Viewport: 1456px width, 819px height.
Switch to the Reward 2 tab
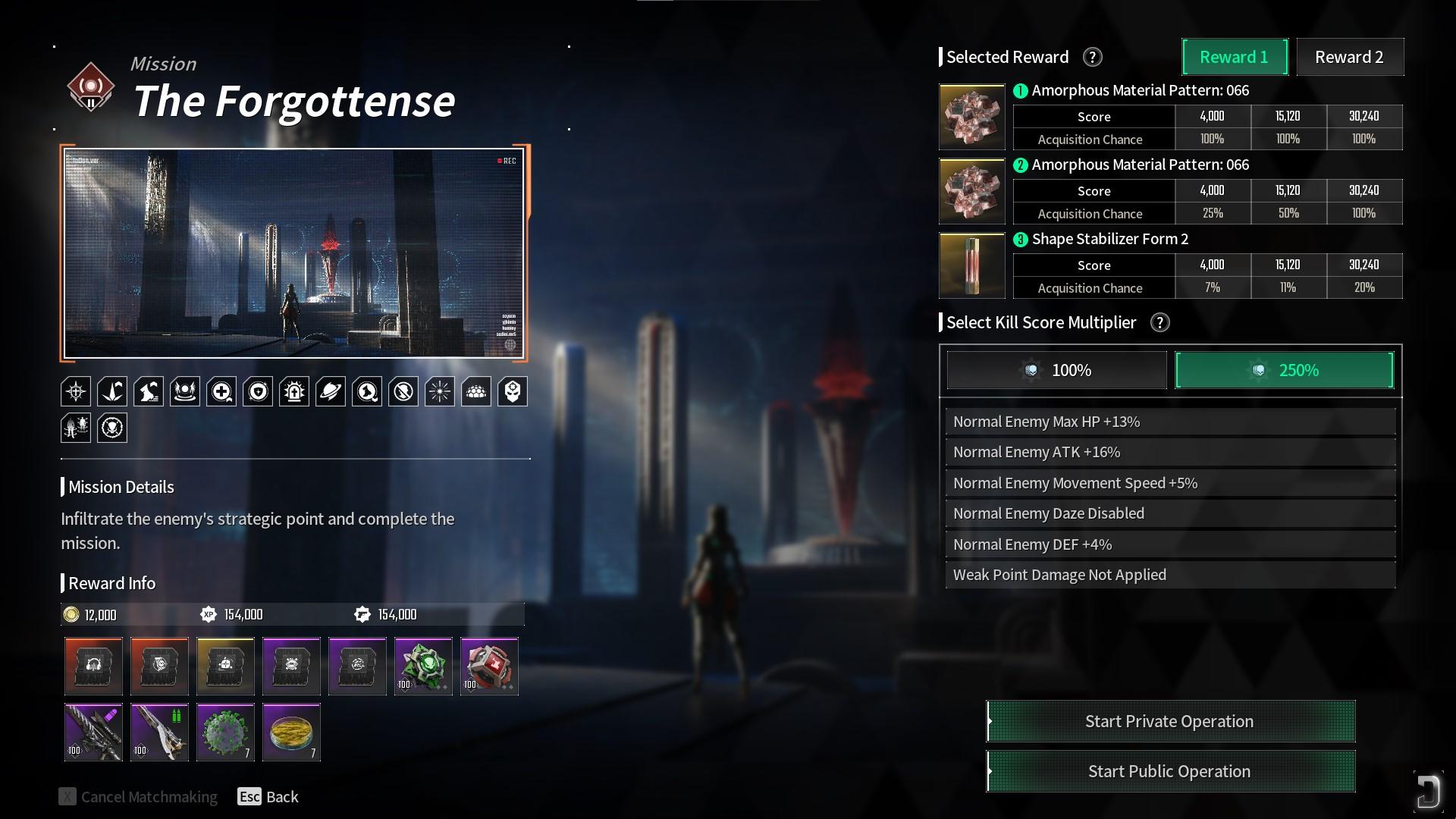(1349, 57)
